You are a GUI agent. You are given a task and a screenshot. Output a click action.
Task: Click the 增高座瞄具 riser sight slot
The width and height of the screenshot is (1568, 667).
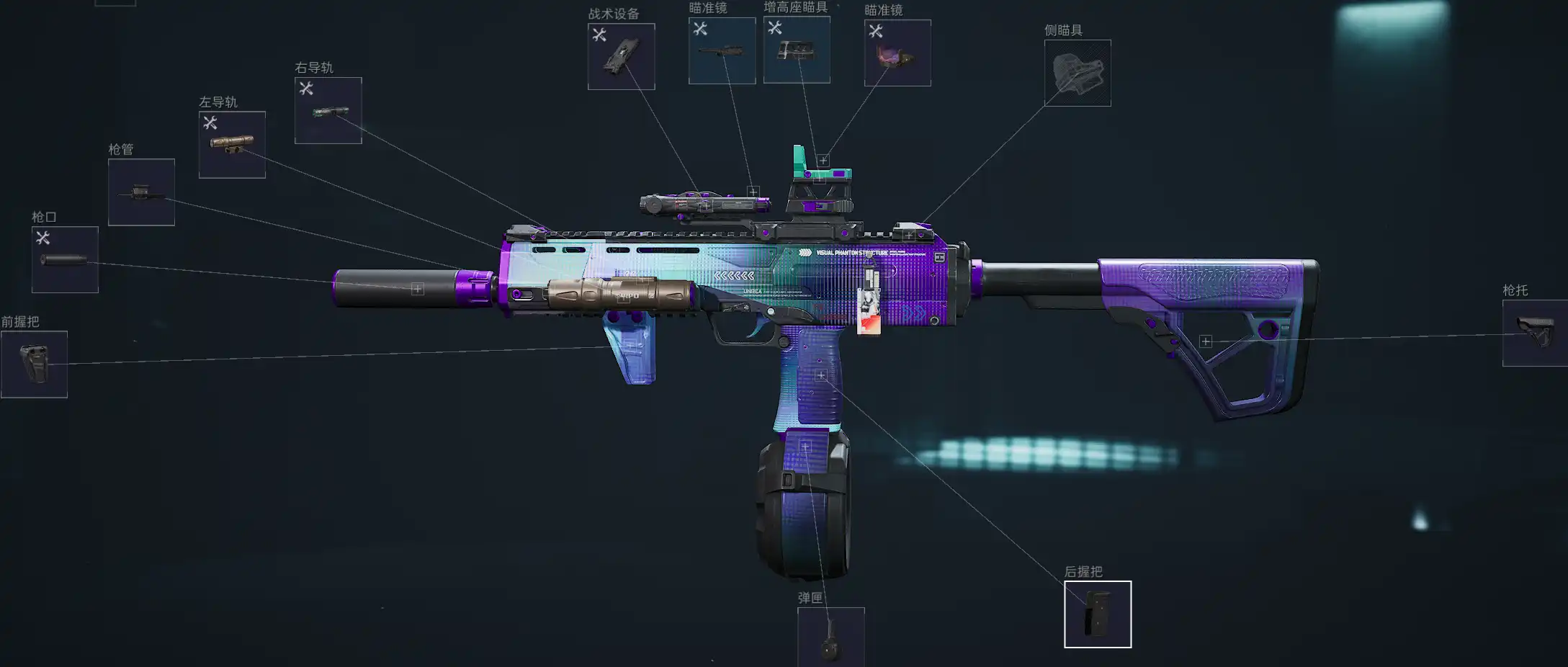click(x=797, y=50)
